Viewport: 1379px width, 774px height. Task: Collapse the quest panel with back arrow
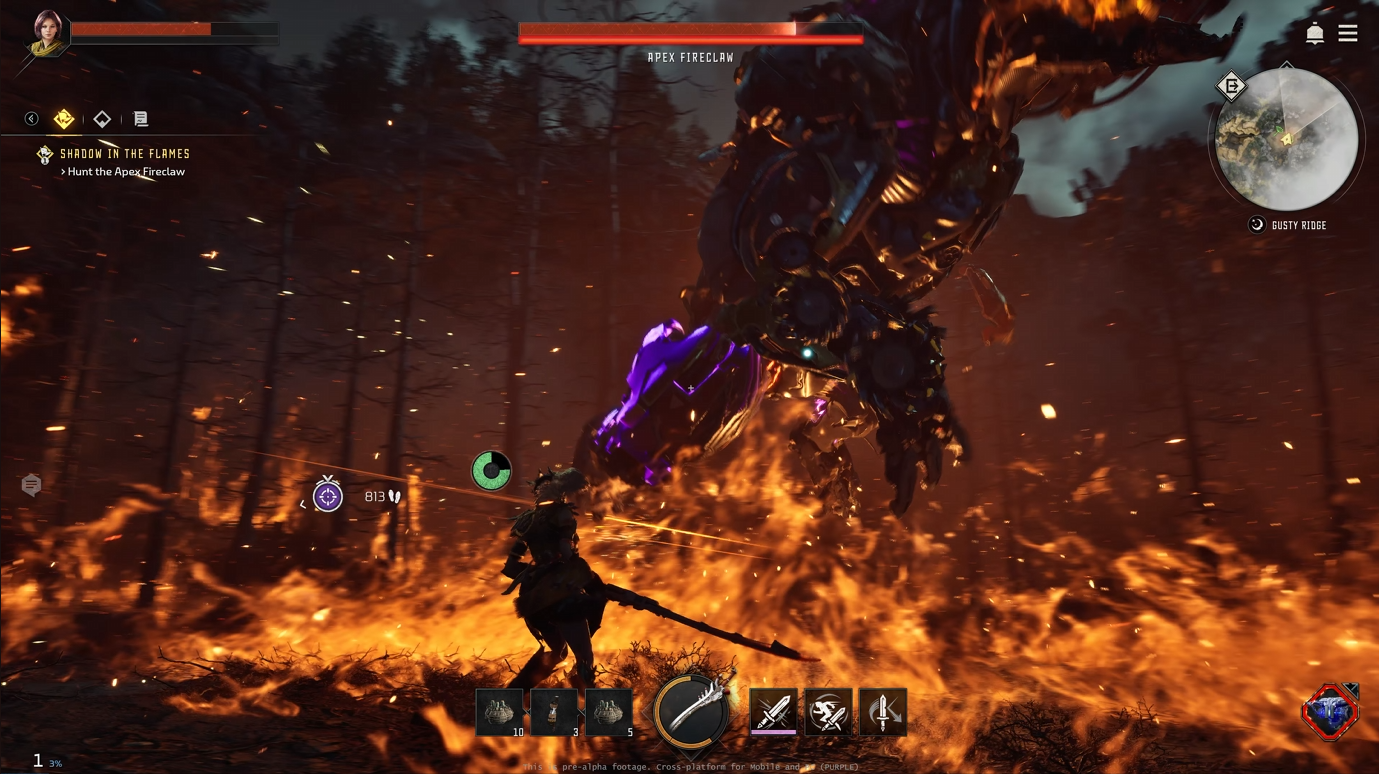click(32, 119)
